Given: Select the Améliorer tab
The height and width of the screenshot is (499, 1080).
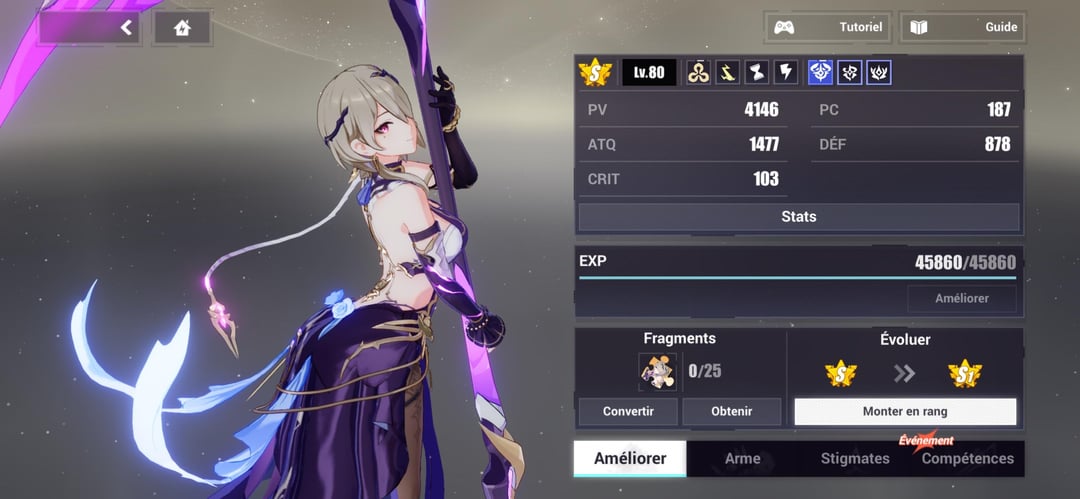Looking at the screenshot, I should click(630, 459).
